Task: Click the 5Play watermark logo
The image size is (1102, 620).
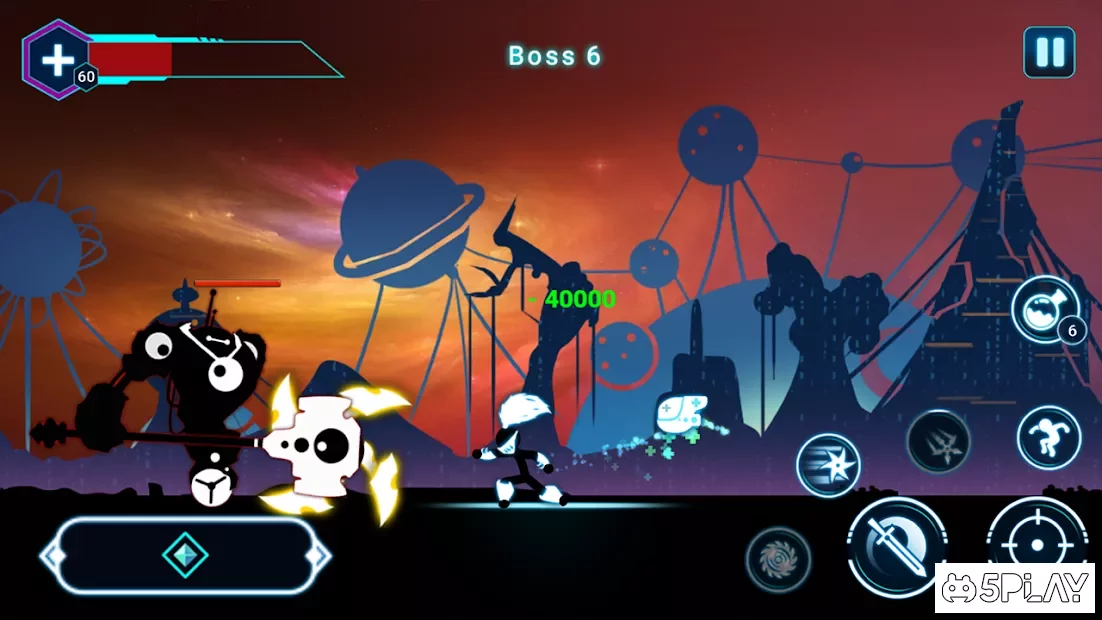Action: (x=1017, y=587)
